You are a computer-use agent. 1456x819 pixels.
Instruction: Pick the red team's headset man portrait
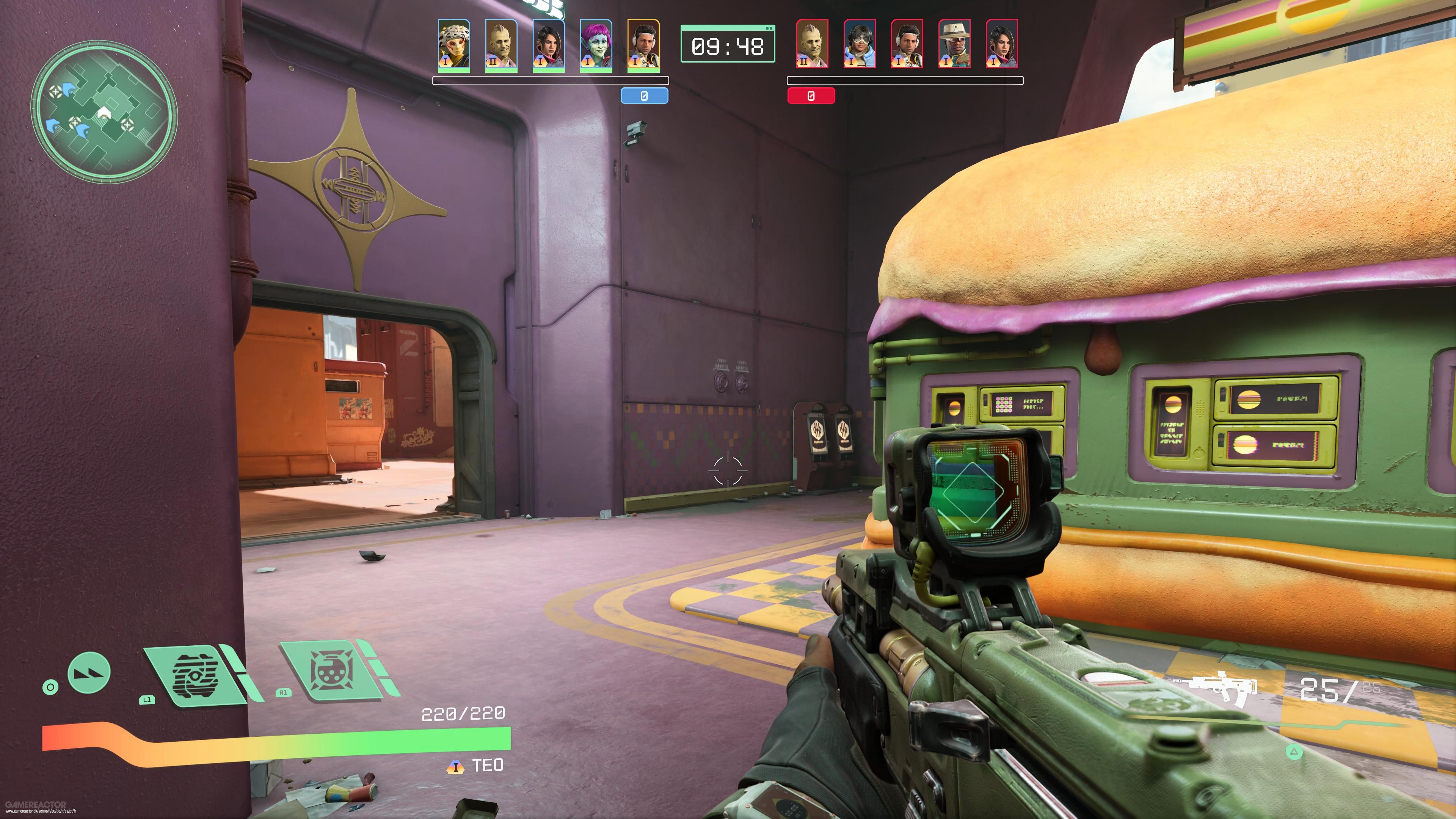(907, 44)
